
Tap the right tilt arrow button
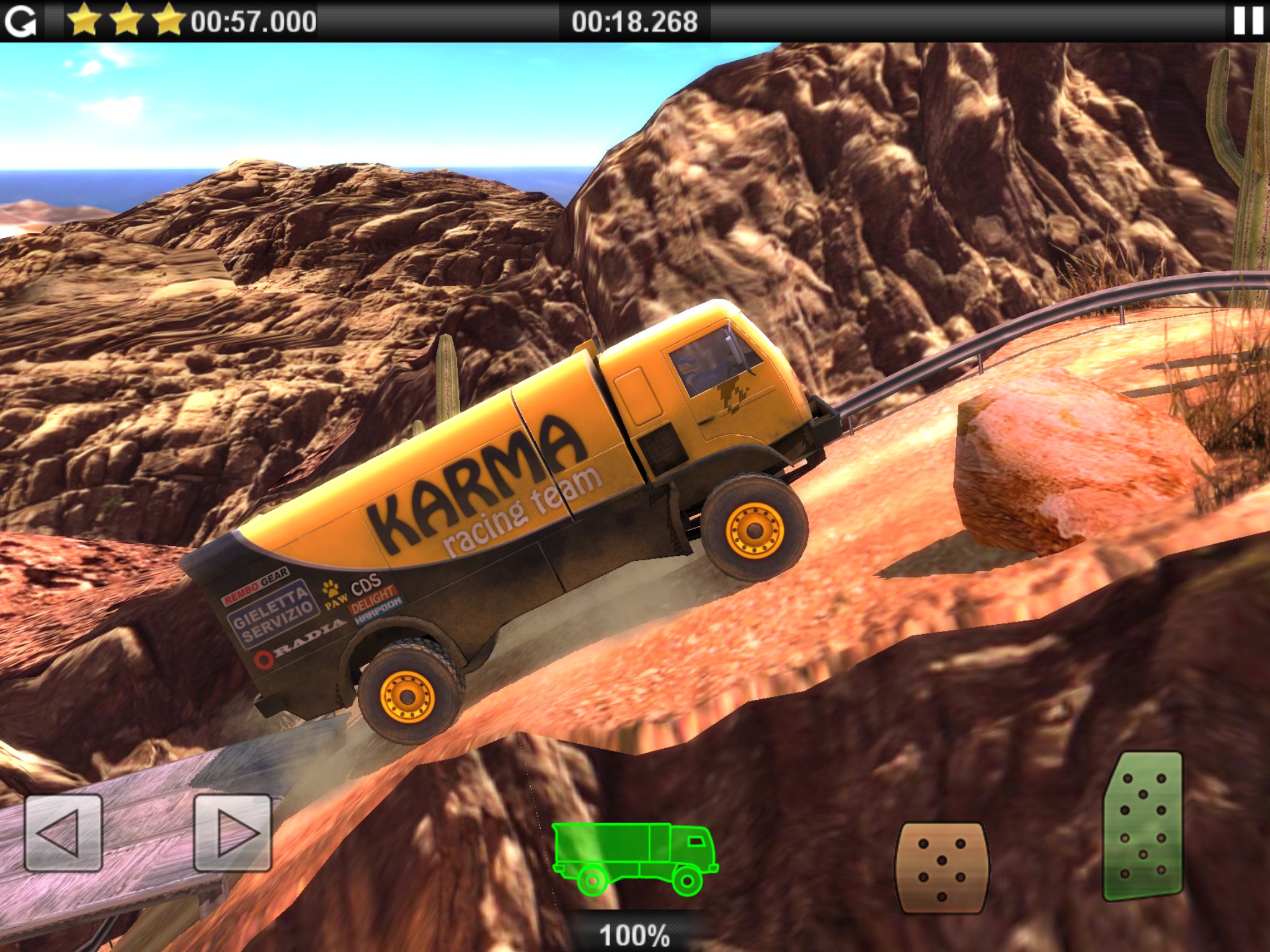click(x=233, y=833)
